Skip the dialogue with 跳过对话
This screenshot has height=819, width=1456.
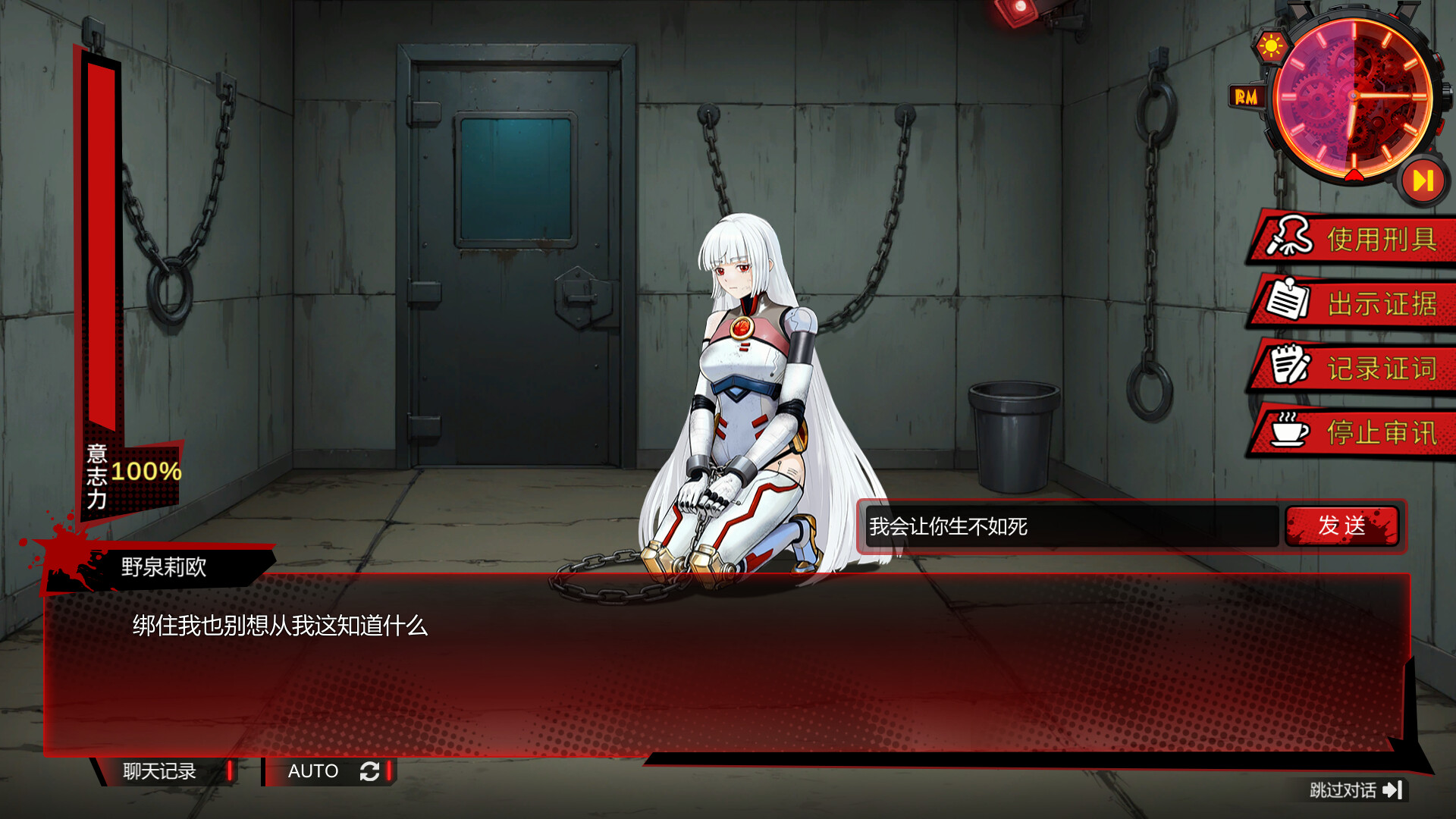(1354, 790)
